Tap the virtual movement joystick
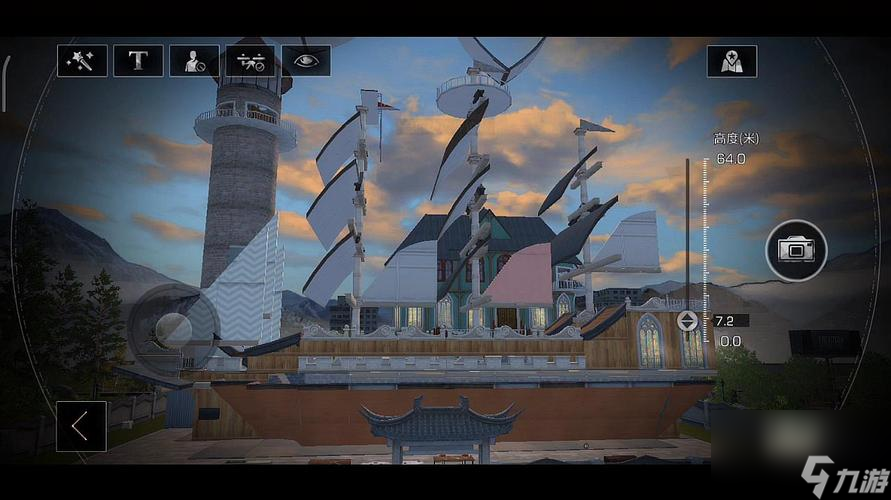Viewport: 891px width, 500px height. 174,328
